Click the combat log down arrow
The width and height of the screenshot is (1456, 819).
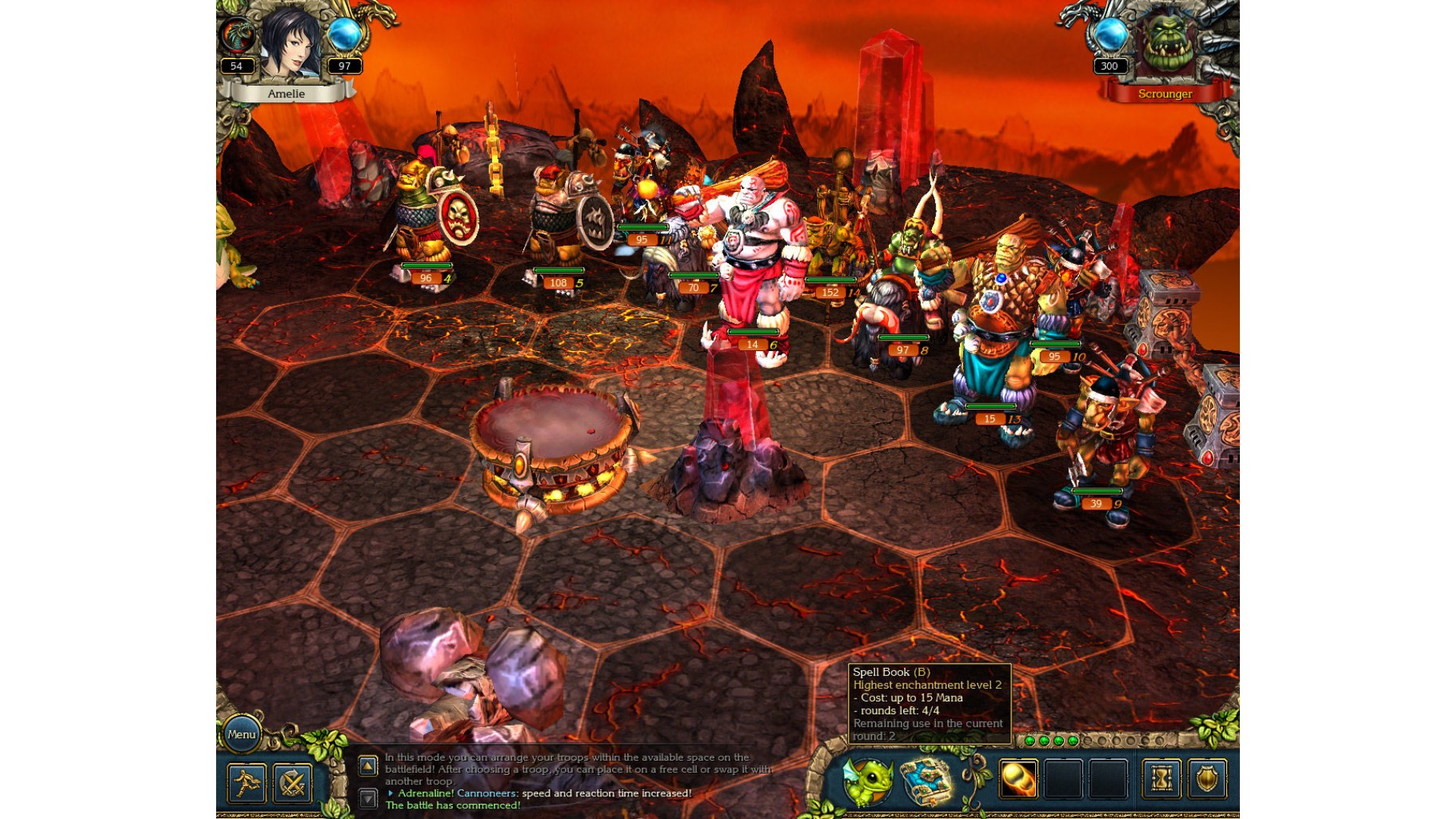point(368,798)
